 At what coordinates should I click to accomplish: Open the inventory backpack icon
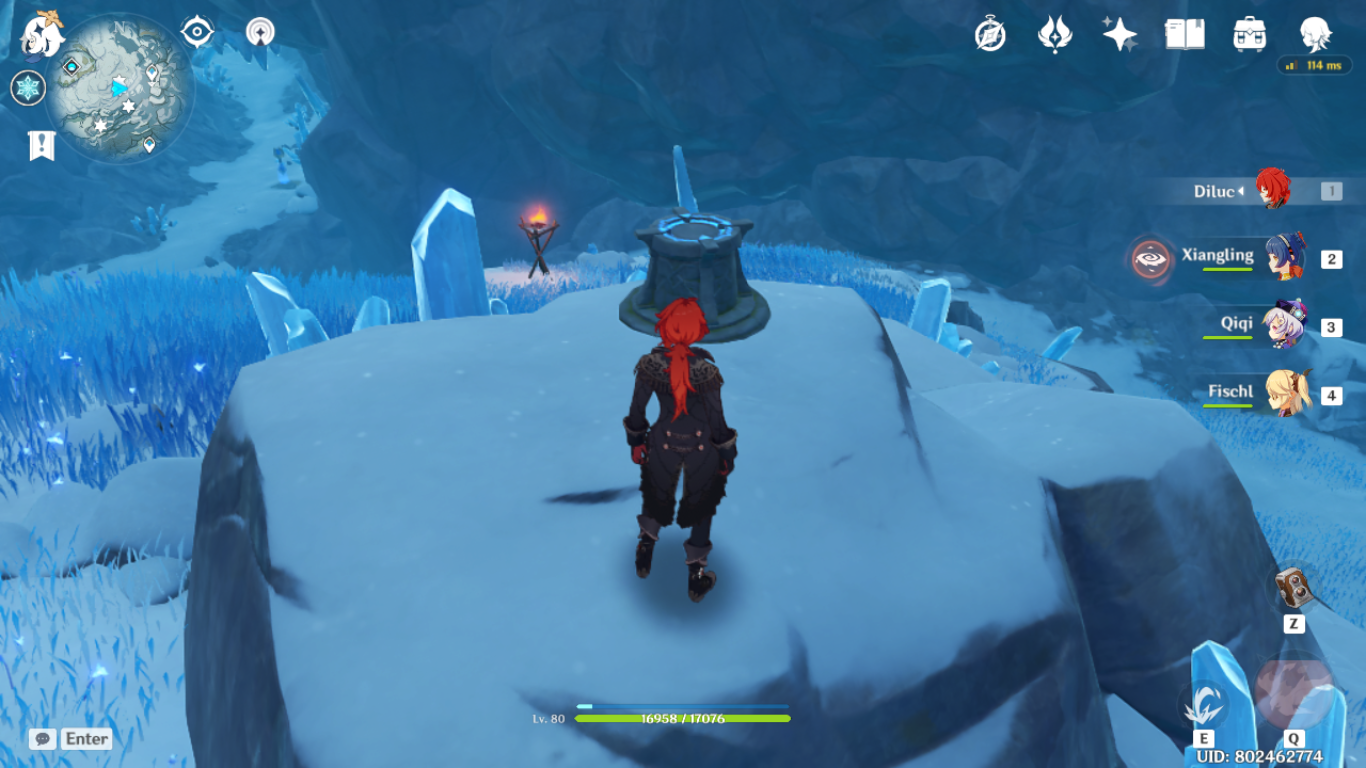pos(1250,35)
